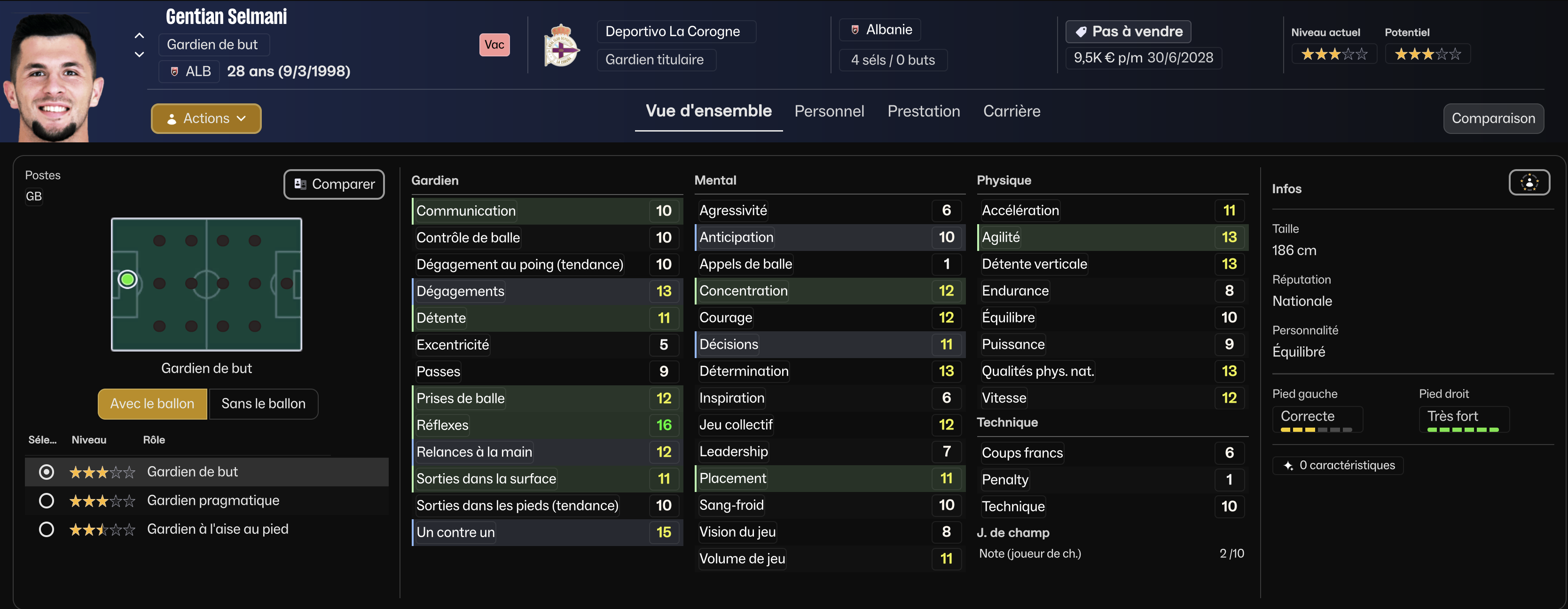The width and height of the screenshot is (1568, 609).
Task: Open the Albanie national team link
Action: [888, 30]
